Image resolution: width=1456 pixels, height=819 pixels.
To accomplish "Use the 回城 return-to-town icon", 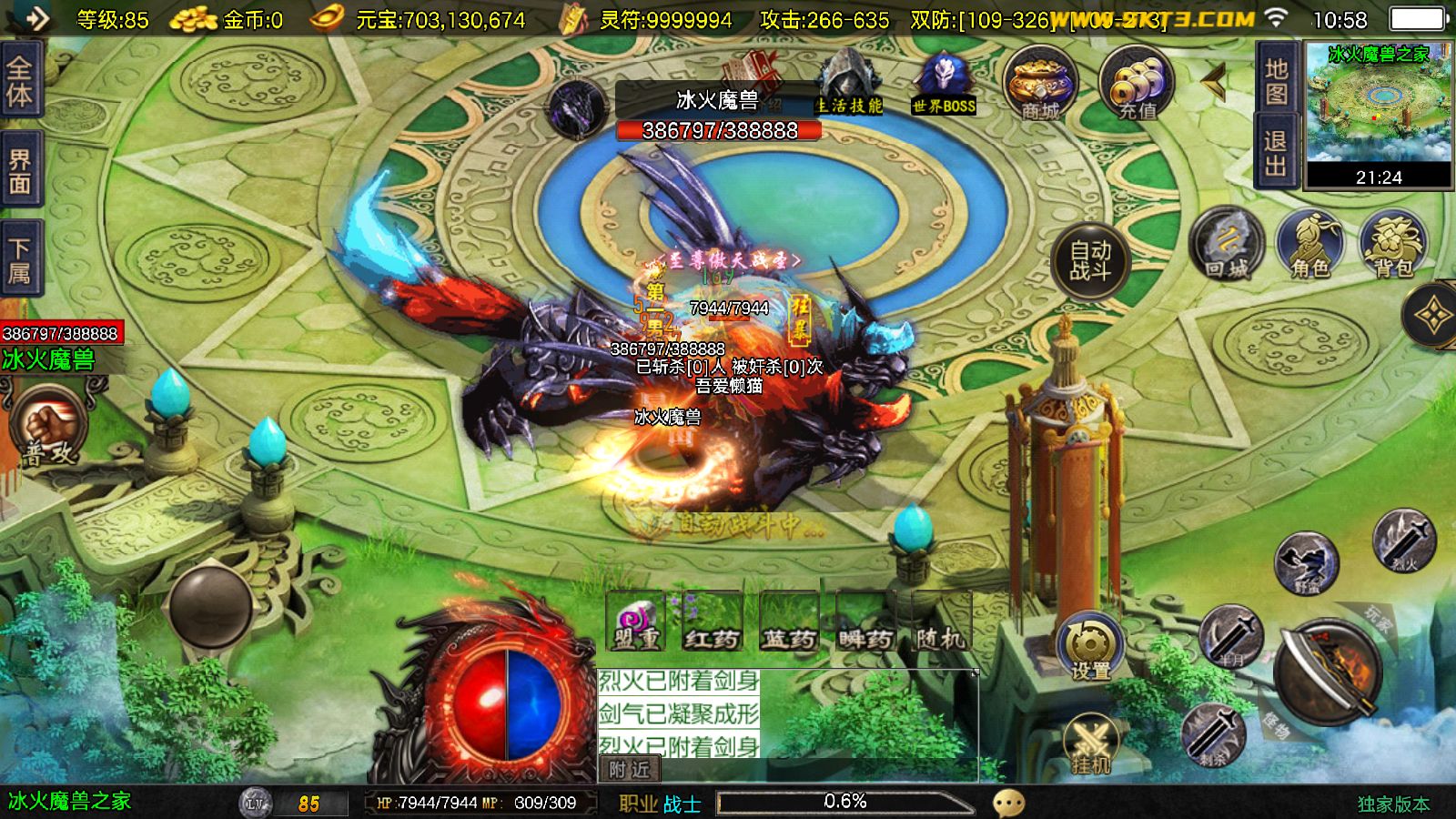I will pos(1227,243).
